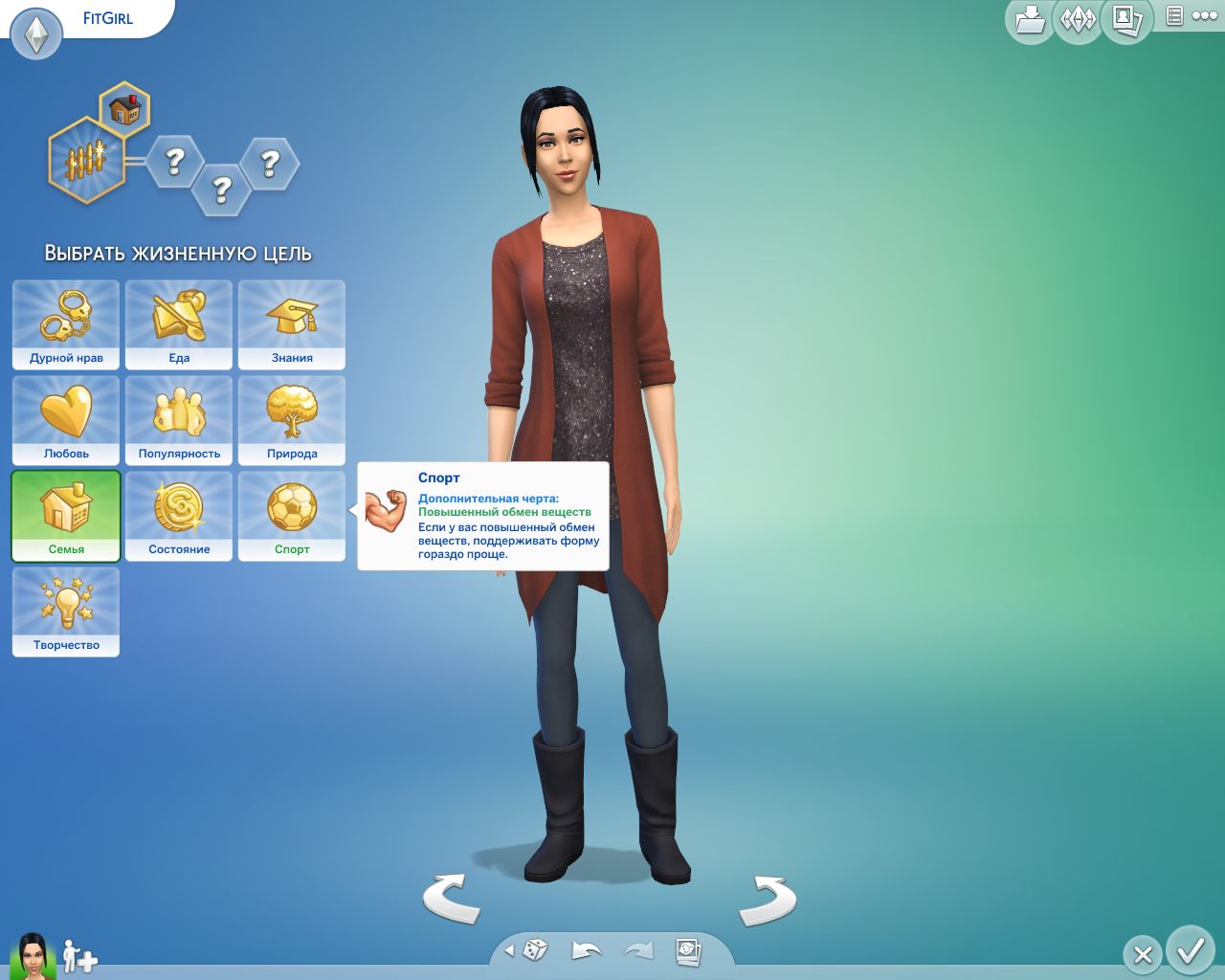Select the Семья house aspiration tile
Screen dimensions: 1225x980
[x=65, y=515]
